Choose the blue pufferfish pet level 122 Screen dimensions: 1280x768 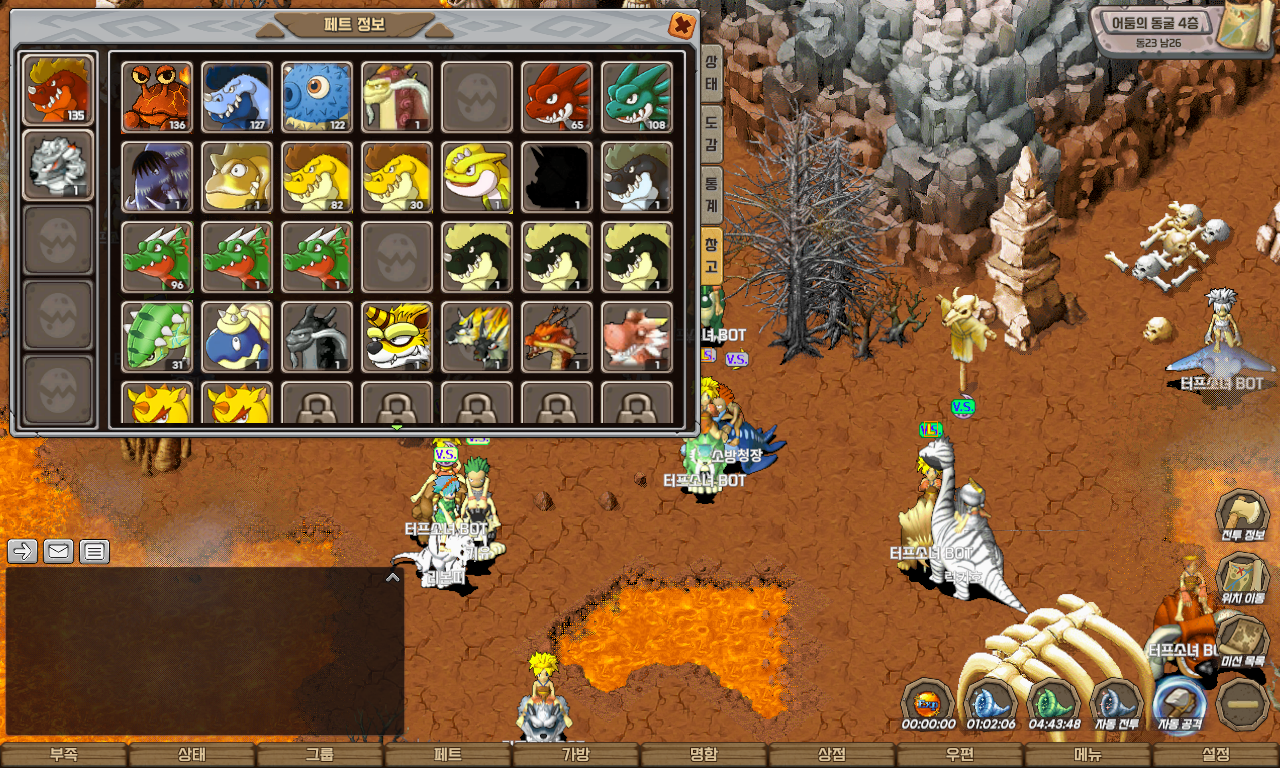317,97
